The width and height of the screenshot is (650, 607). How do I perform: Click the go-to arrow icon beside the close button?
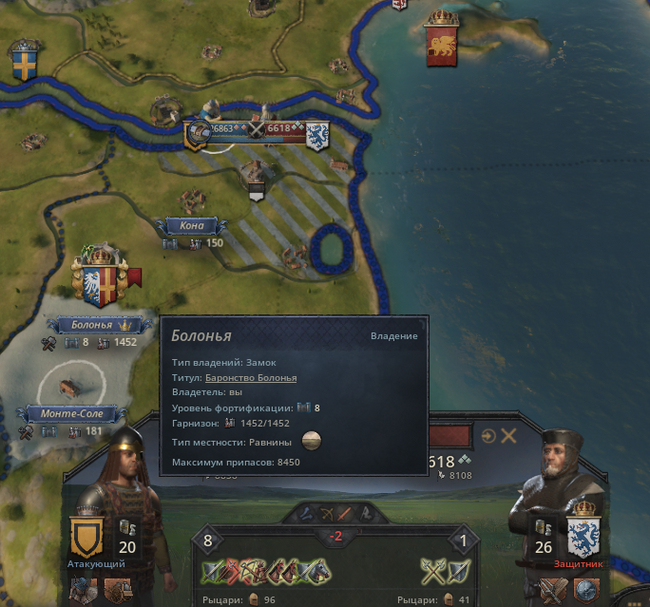click(488, 436)
